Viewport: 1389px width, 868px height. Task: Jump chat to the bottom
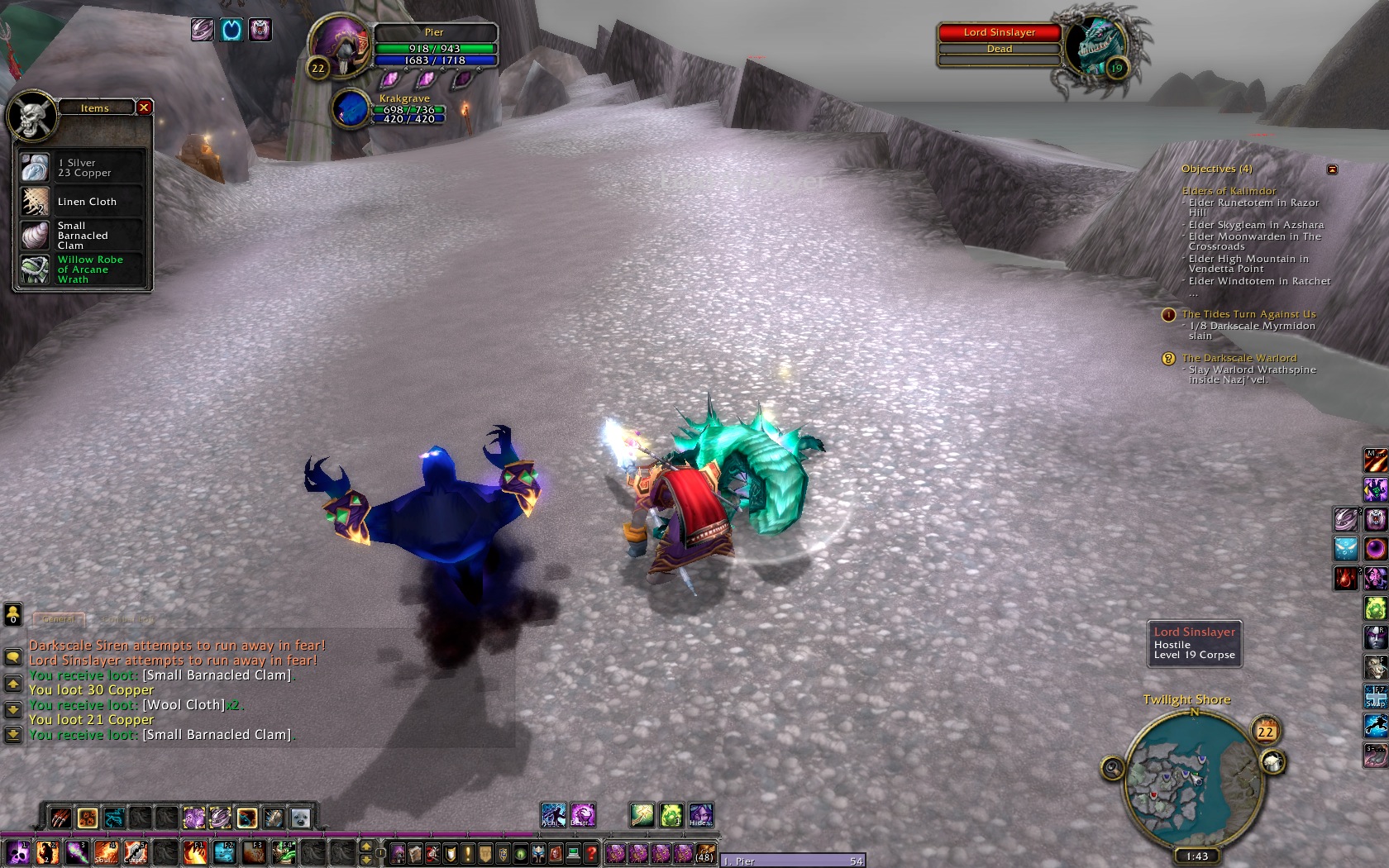tap(13, 734)
